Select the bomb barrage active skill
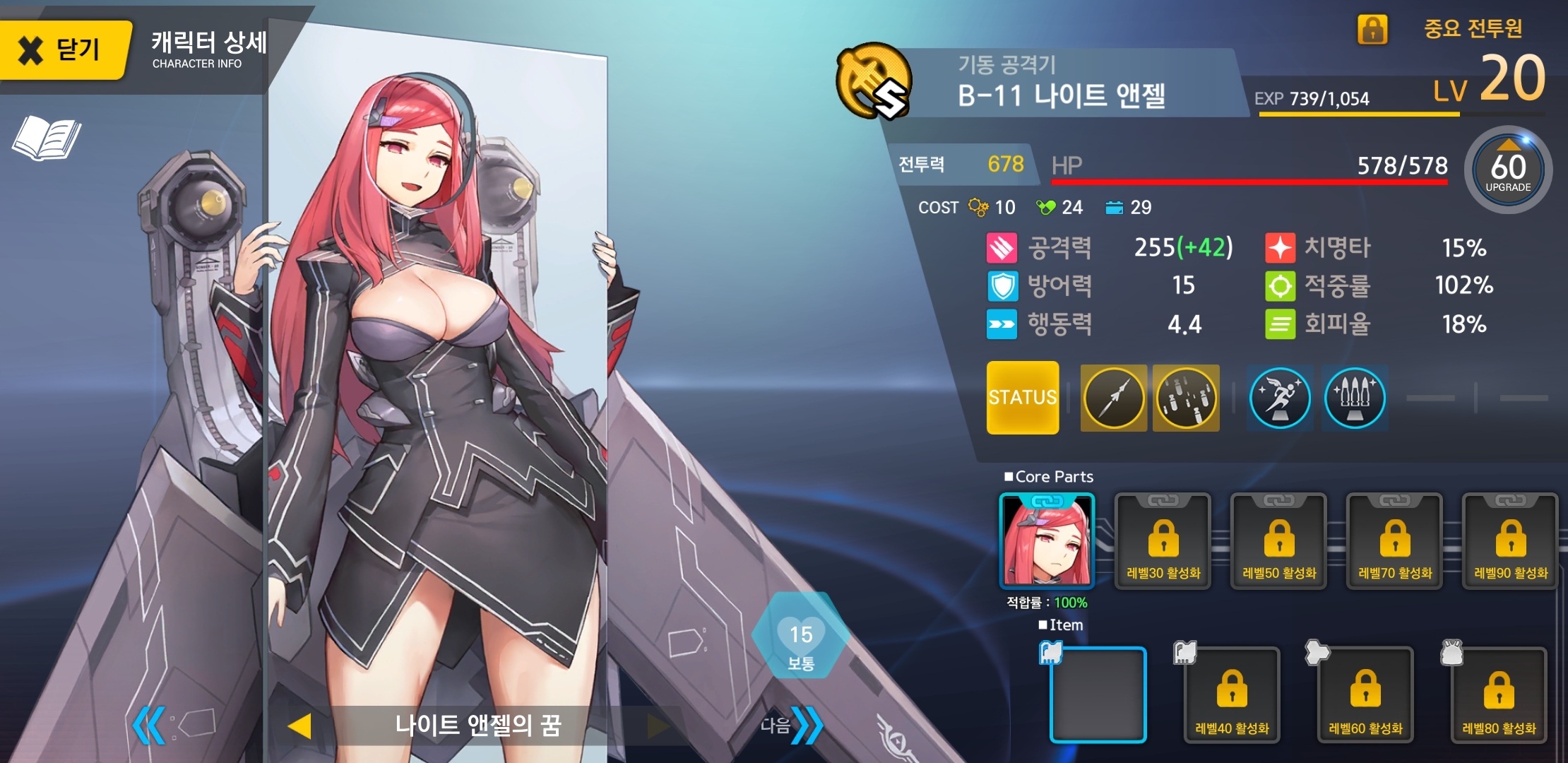 pyautogui.click(x=1186, y=398)
